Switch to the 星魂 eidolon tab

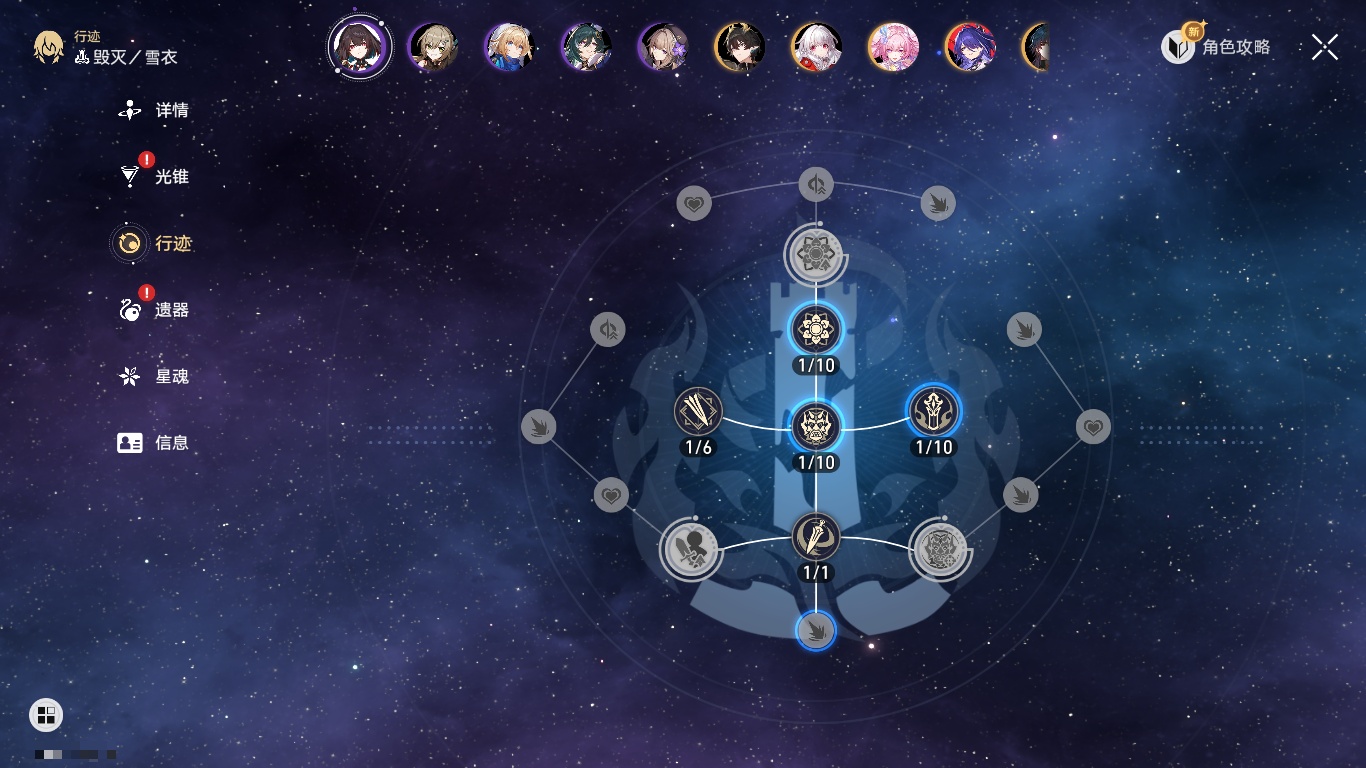(x=154, y=376)
